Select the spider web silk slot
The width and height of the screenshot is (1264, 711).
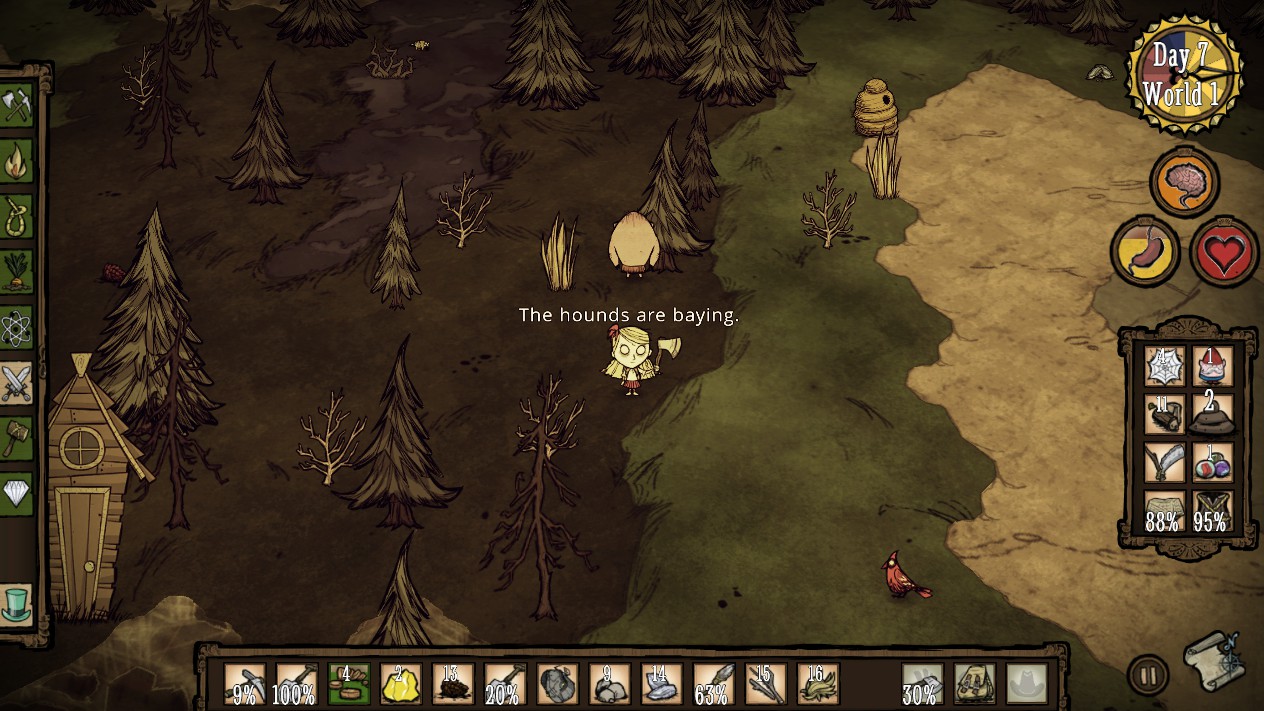(1165, 367)
